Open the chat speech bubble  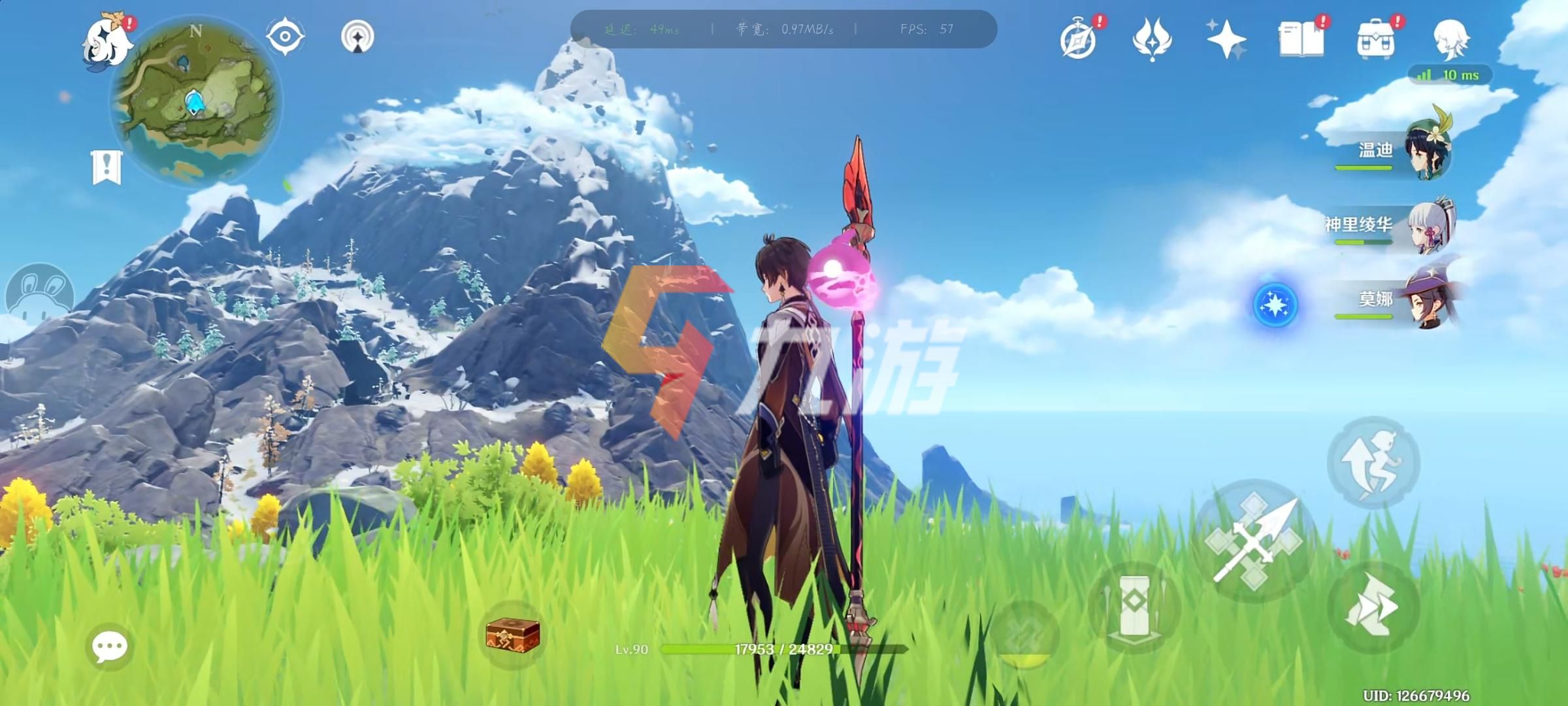click(x=109, y=647)
